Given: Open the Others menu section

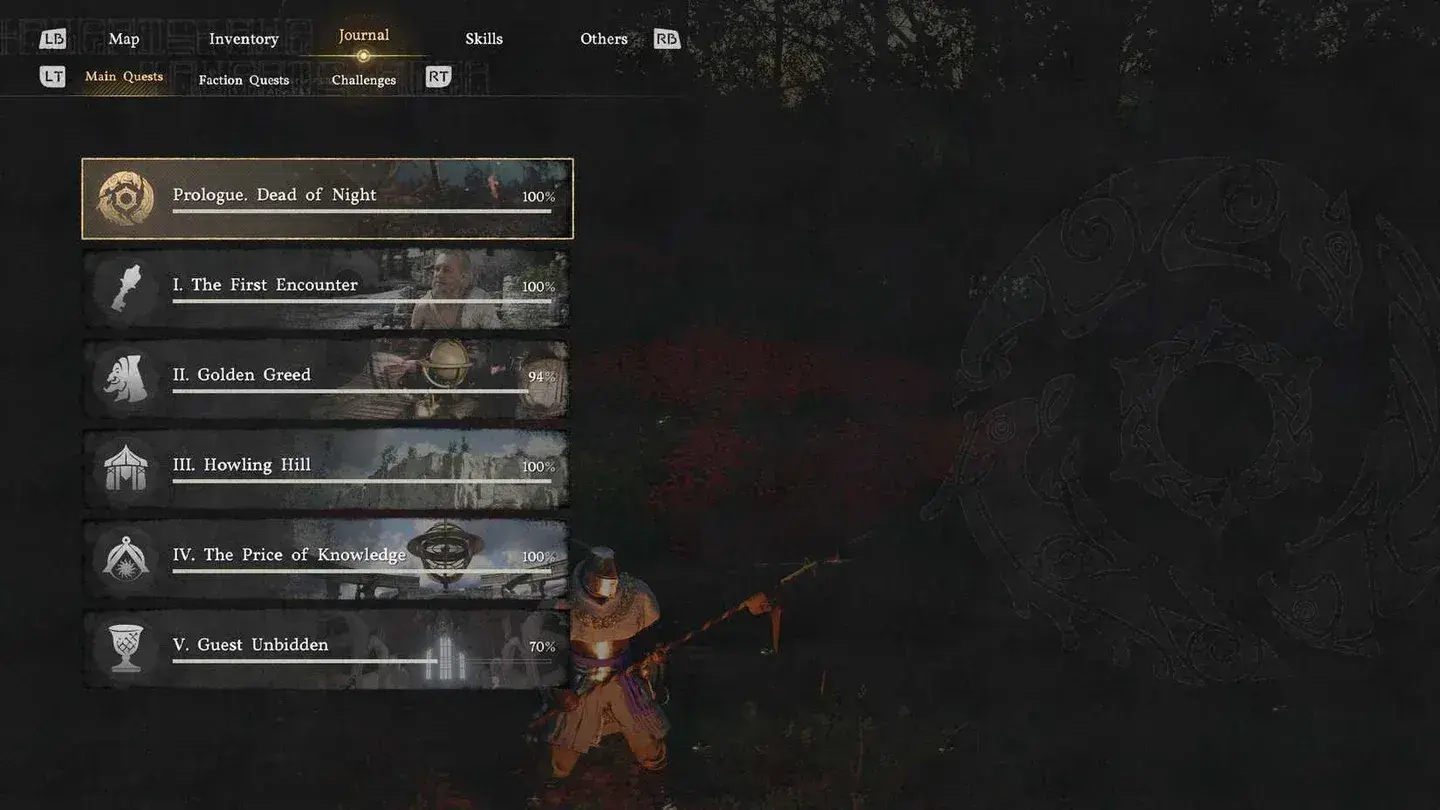Looking at the screenshot, I should coord(603,38).
